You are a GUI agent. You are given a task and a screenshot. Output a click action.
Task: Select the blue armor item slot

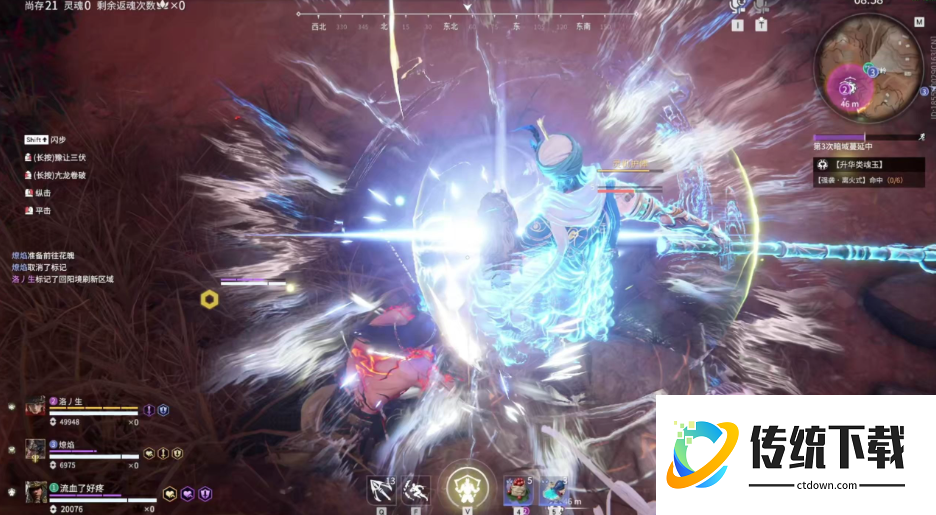(554, 490)
